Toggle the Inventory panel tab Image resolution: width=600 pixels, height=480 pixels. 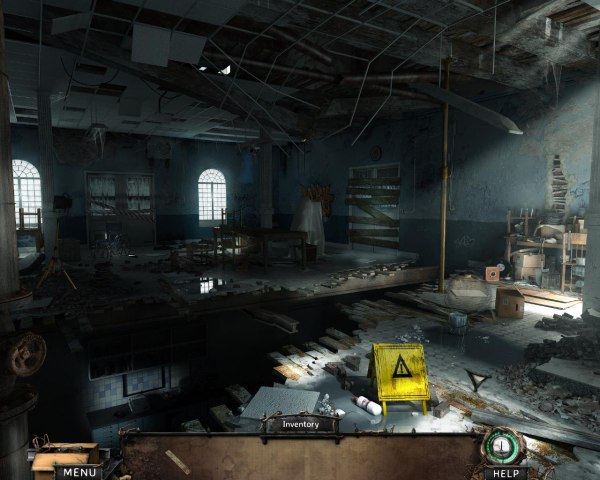[300, 424]
